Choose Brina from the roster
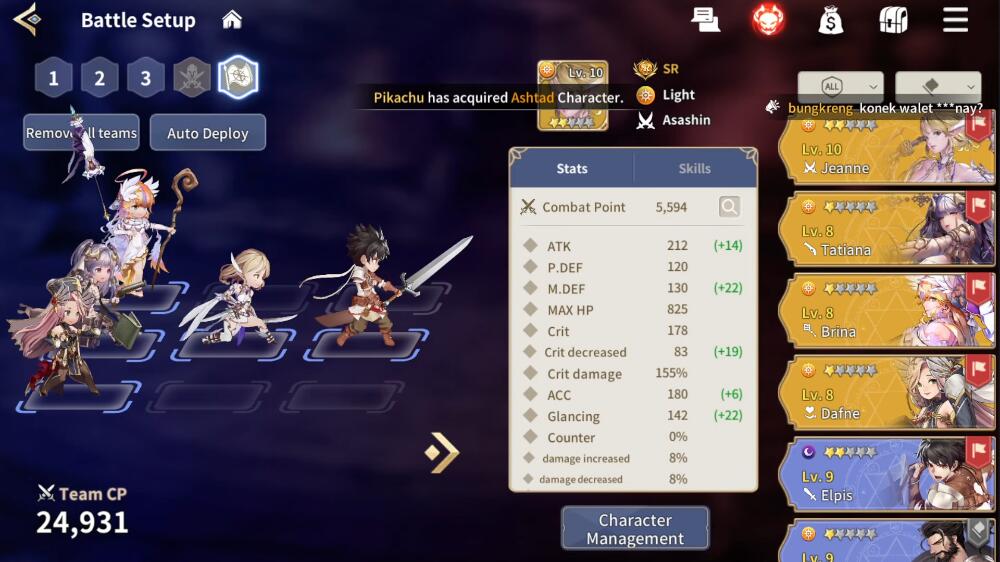 click(x=886, y=311)
